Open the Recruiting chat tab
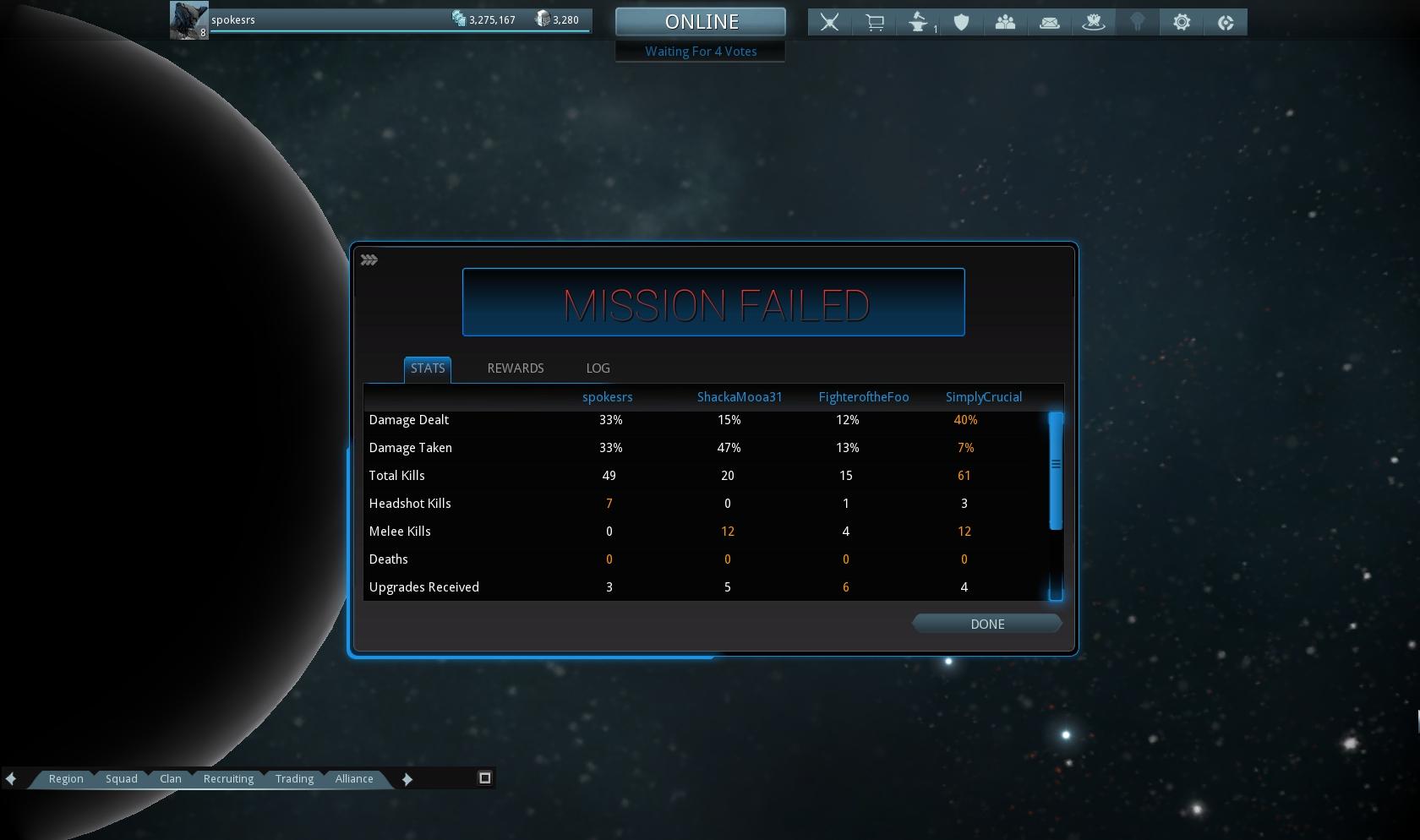Image resolution: width=1420 pixels, height=840 pixels. 228,779
